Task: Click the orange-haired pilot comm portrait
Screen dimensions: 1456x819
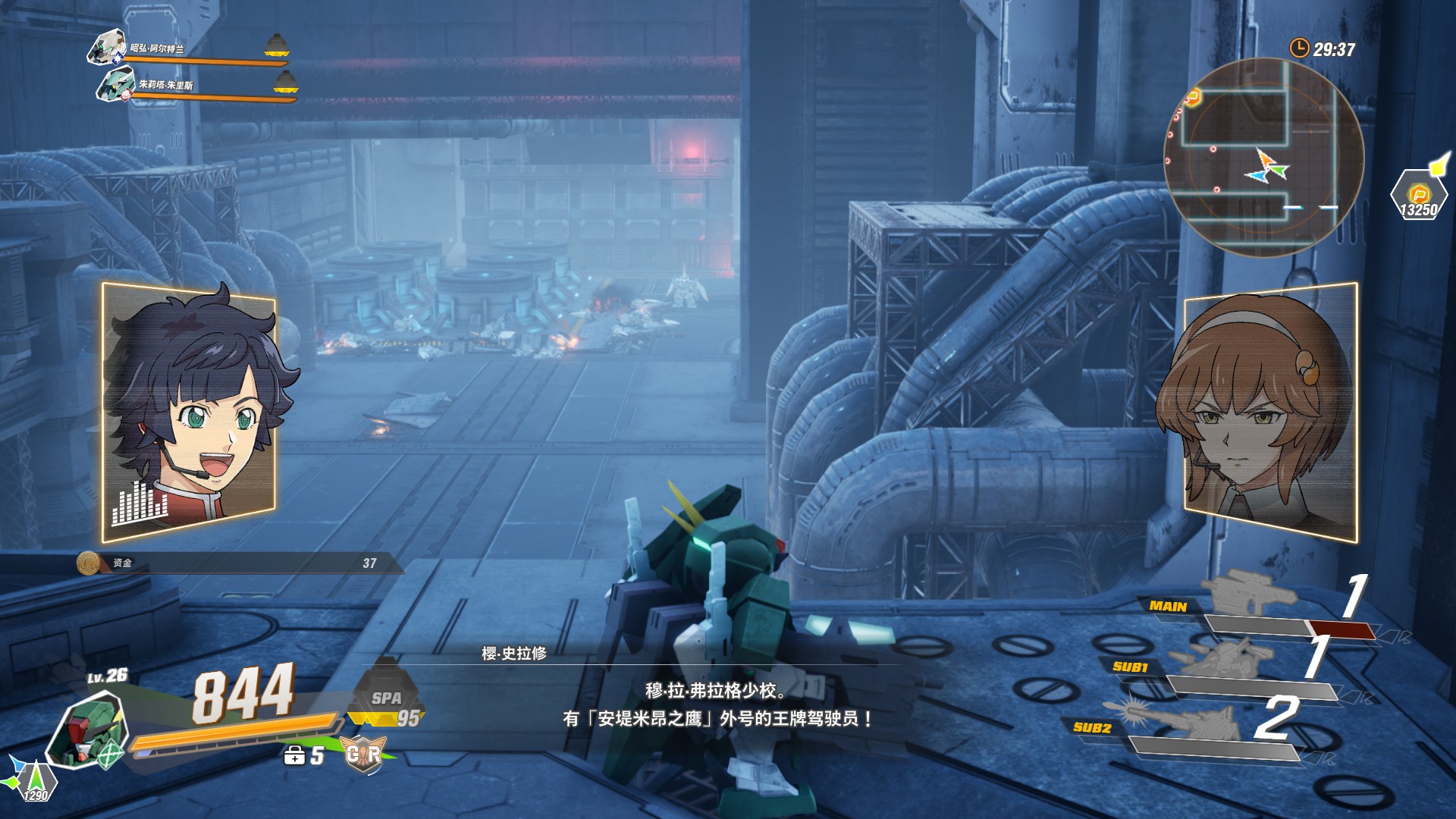Action: [x=1270, y=413]
